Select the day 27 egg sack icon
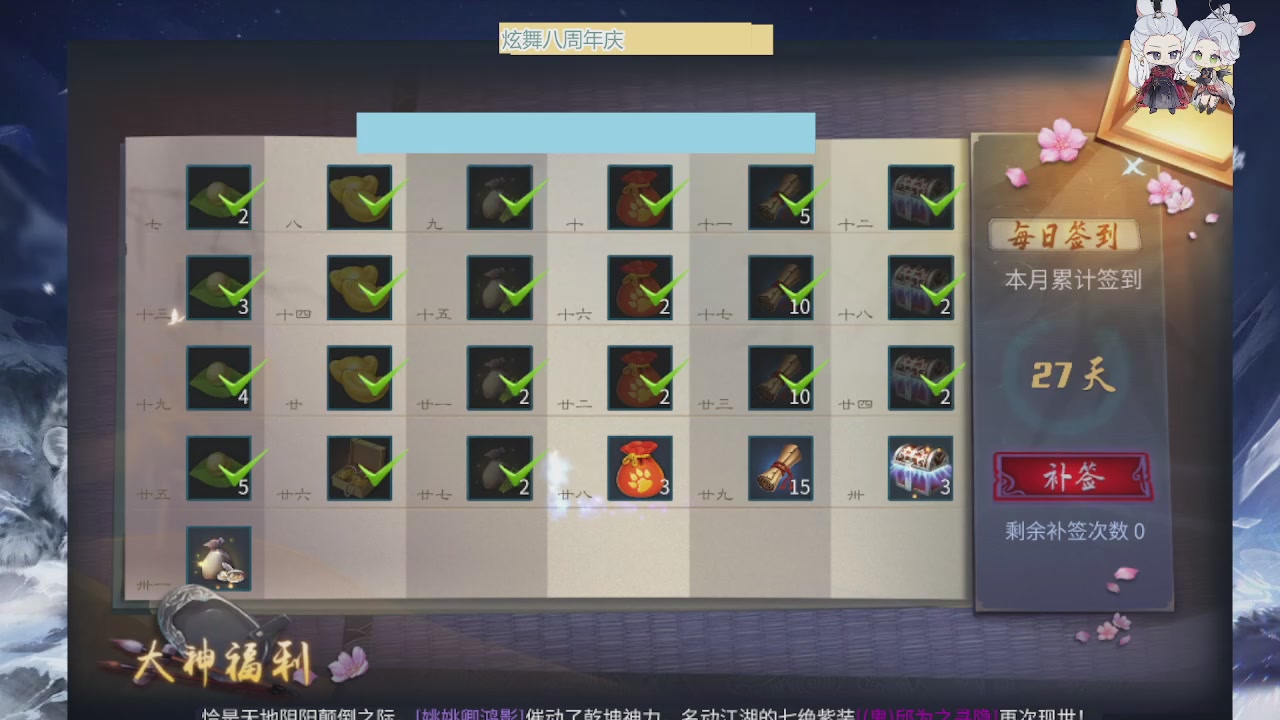This screenshot has height=720, width=1280. pos(500,467)
